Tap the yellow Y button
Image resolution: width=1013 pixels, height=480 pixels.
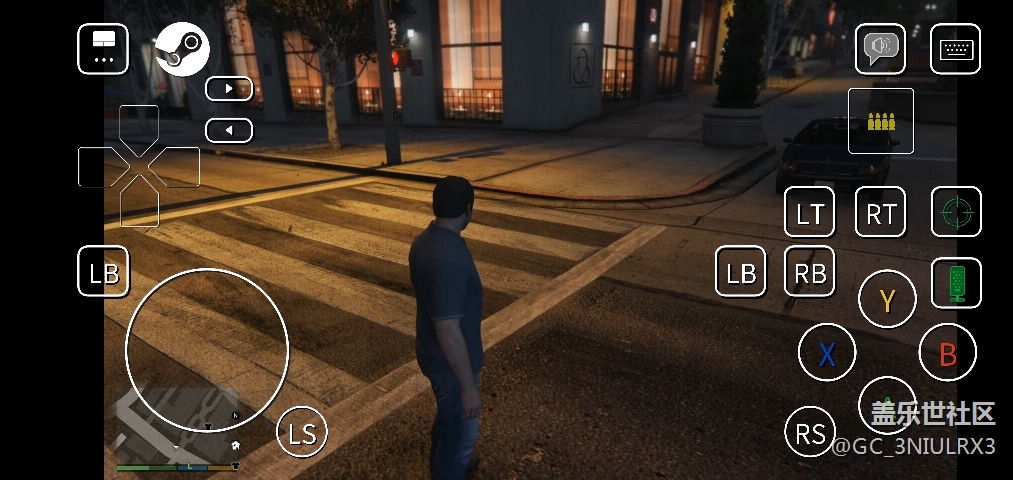coord(887,298)
